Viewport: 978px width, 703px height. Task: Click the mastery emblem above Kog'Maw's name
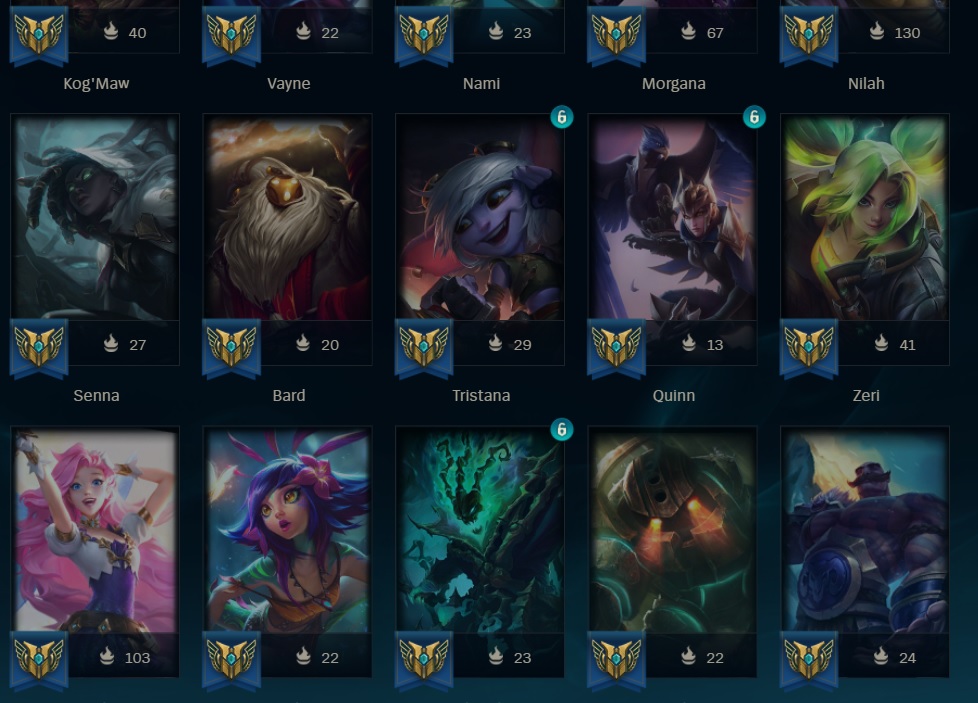coord(39,33)
